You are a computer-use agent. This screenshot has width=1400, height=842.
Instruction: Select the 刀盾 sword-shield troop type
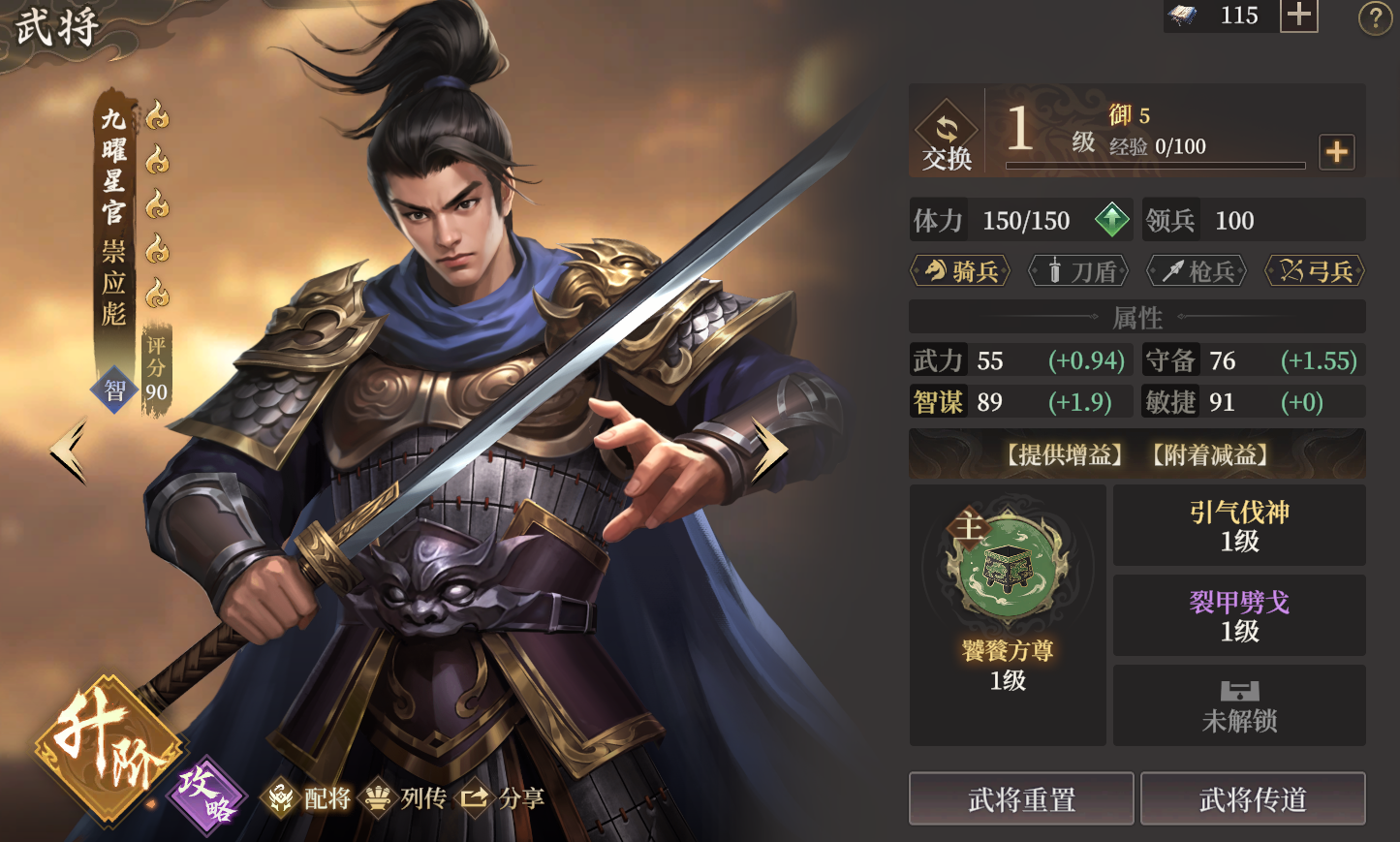pyautogui.click(x=1077, y=271)
